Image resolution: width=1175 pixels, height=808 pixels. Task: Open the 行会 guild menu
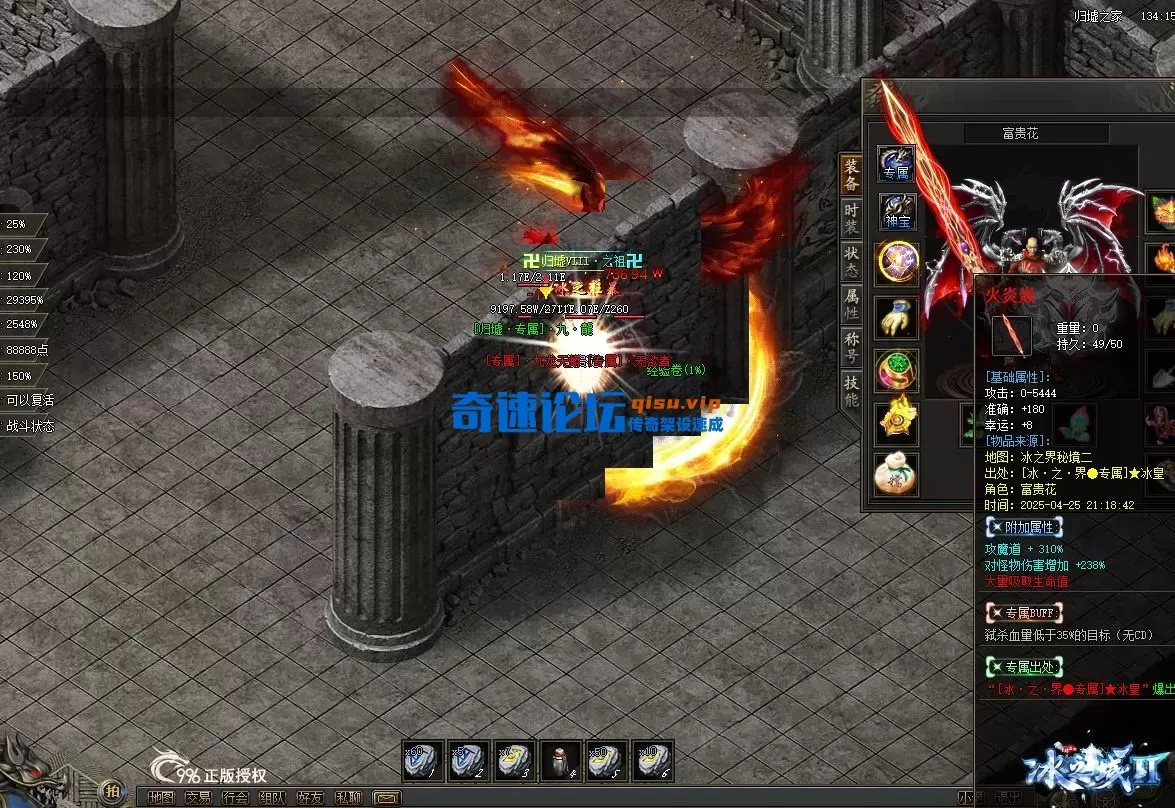coord(235,798)
